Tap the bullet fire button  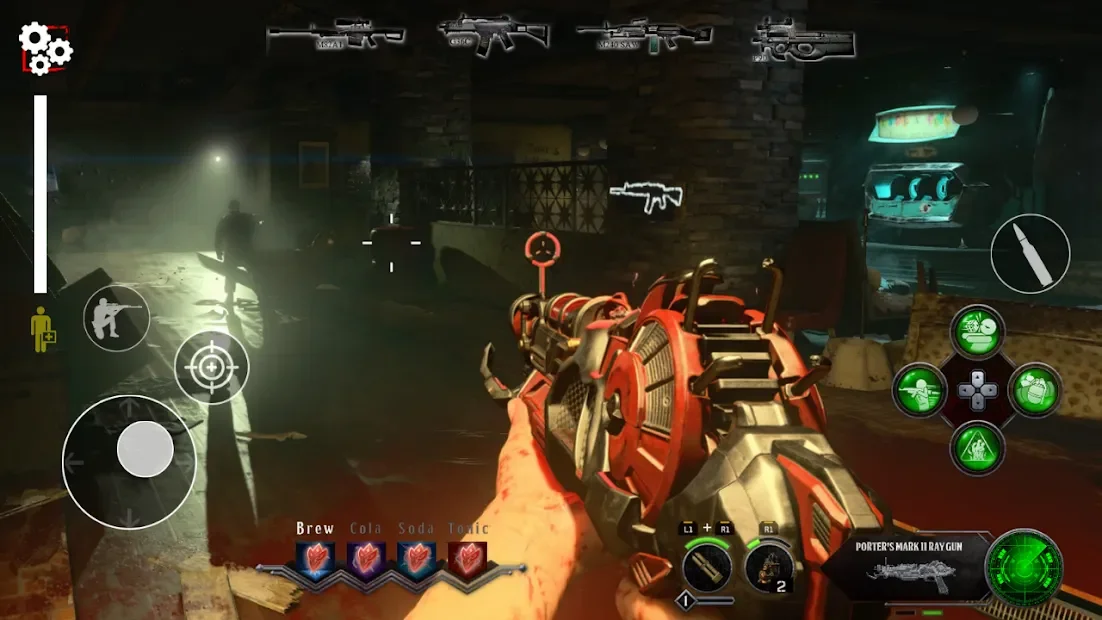[1030, 253]
